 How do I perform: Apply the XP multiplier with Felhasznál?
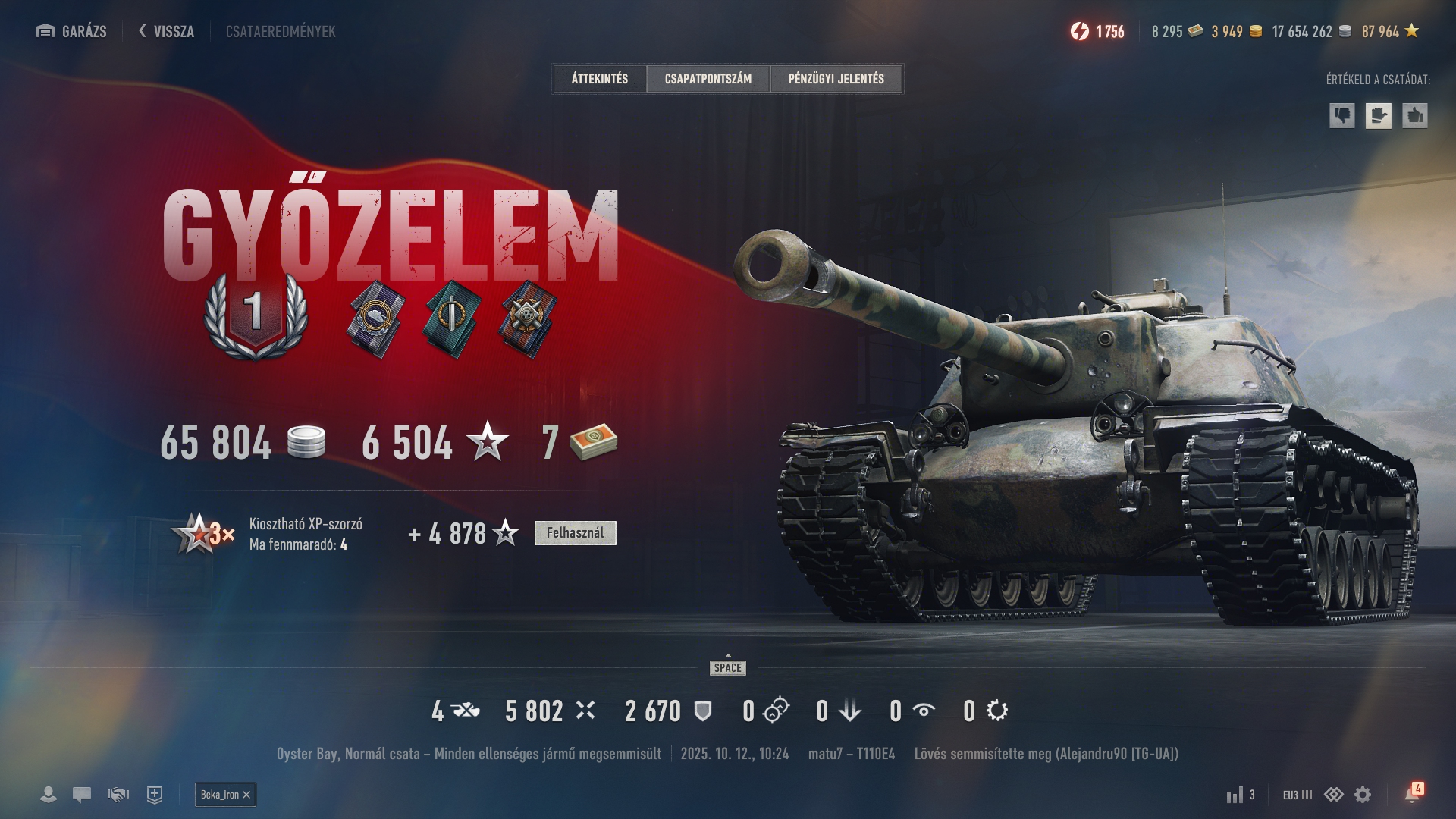point(575,533)
